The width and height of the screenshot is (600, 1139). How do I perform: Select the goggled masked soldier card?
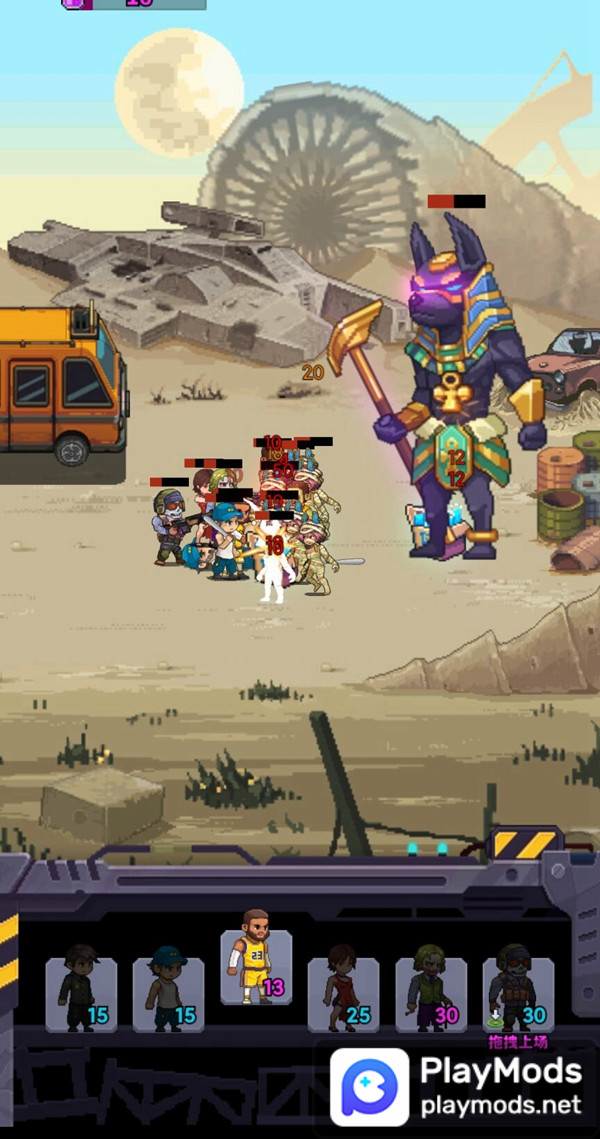tap(518, 993)
